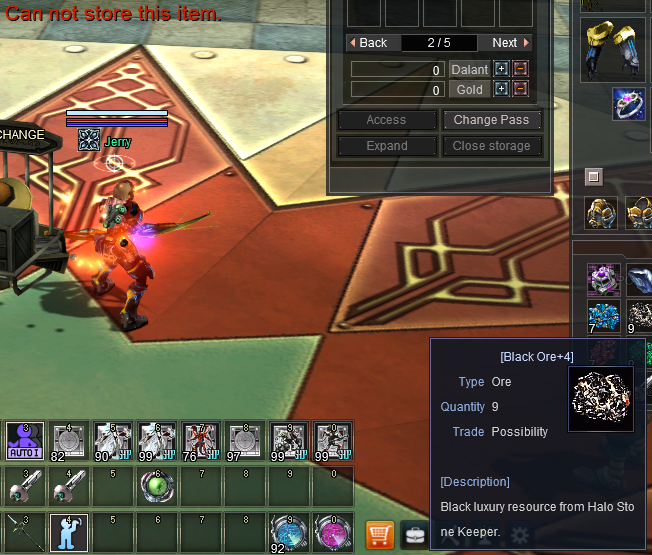The width and height of the screenshot is (652, 555).
Task: Select the Dalant currency button
Action: [469, 70]
